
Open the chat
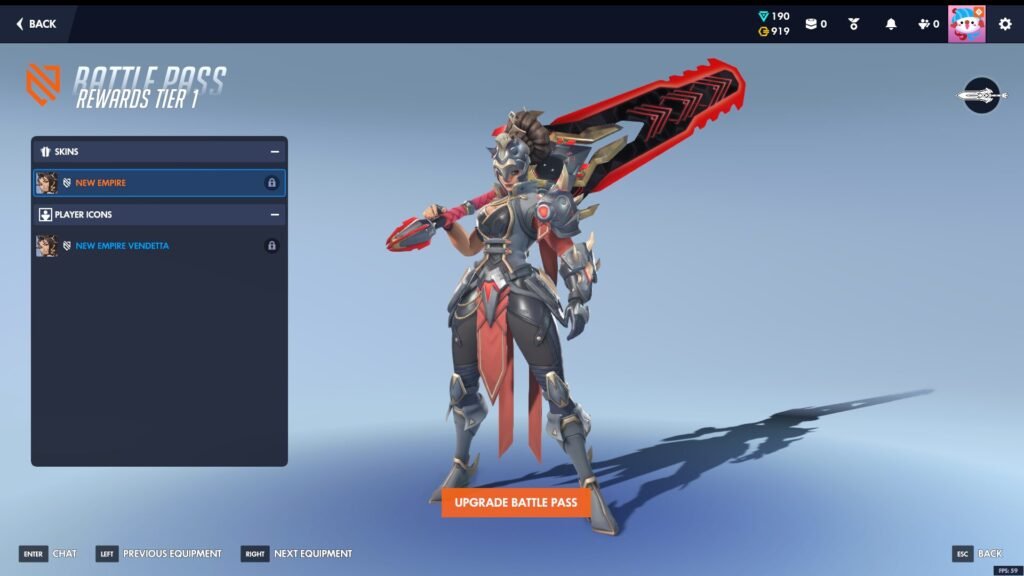click(48, 554)
